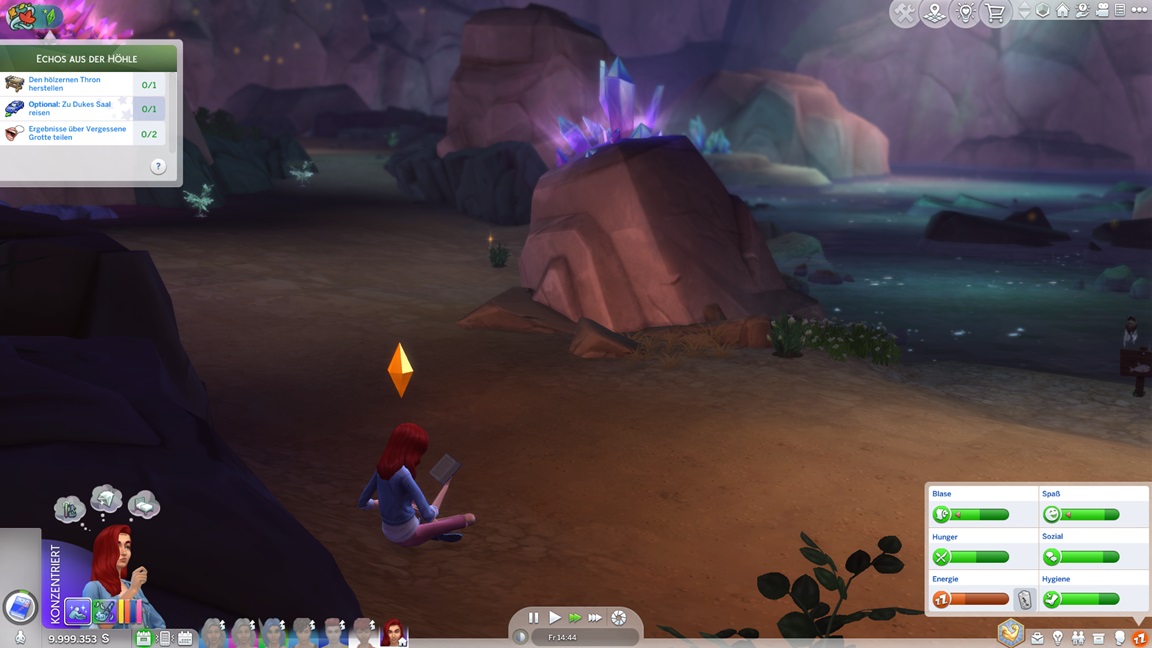Image resolution: width=1152 pixels, height=648 pixels.
Task: Pause the game
Action: click(533, 618)
